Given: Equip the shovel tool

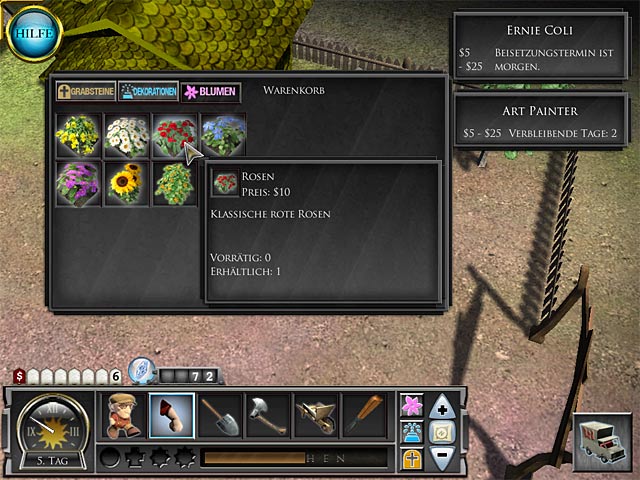Looking at the screenshot, I should click(x=220, y=415).
